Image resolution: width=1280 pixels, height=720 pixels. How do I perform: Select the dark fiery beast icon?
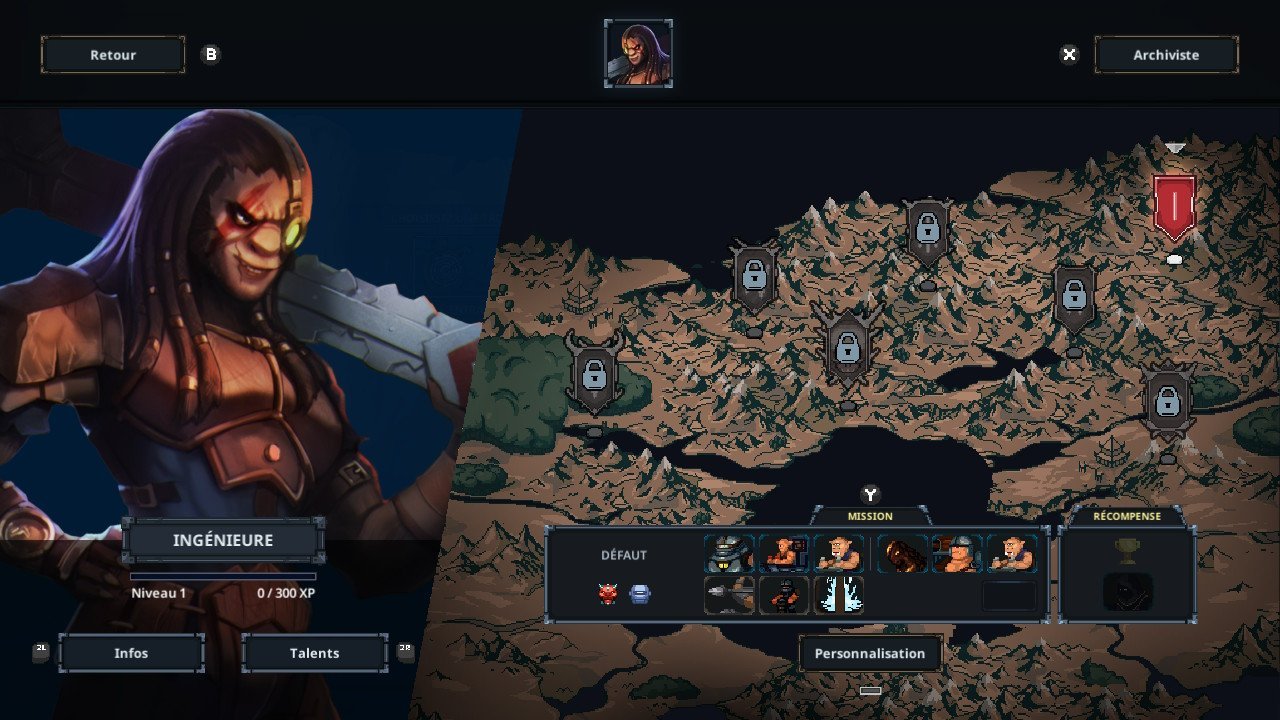902,554
